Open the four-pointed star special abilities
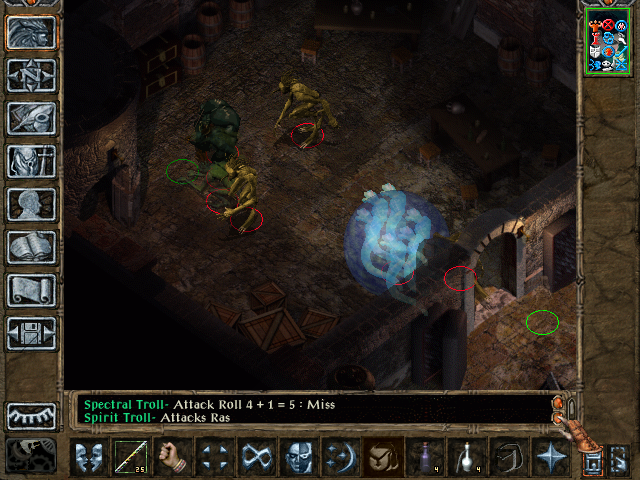Screen dimensions: 640x480 pyautogui.click(x=551, y=457)
